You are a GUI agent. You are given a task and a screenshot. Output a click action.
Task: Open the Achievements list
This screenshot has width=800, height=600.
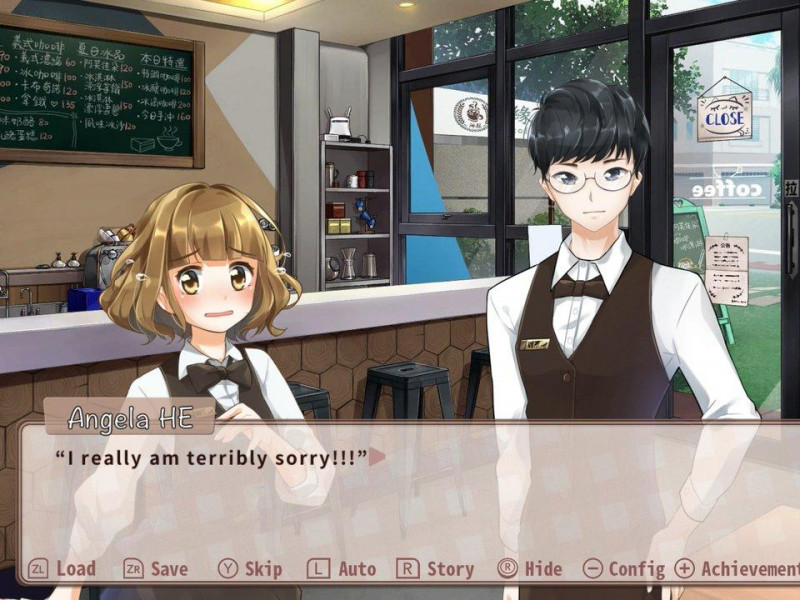pos(738,569)
